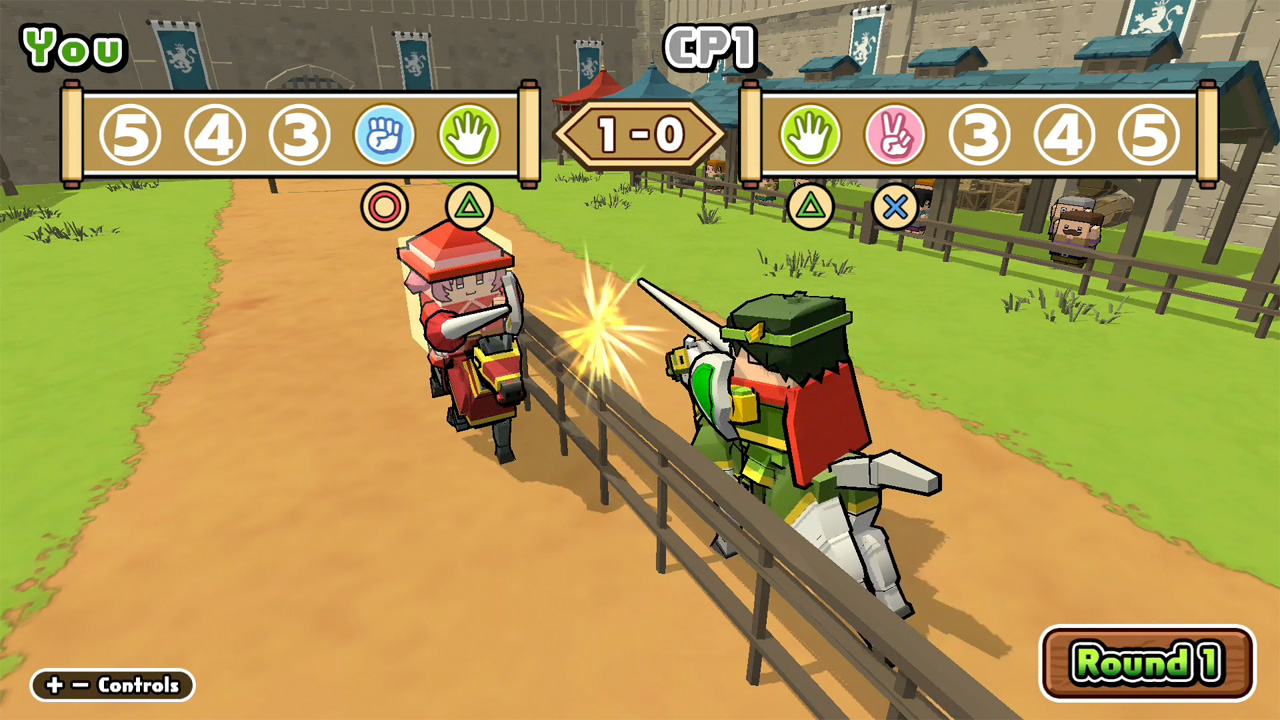Open the Controls panel via the Controls label
Image resolution: width=1280 pixels, height=720 pixels.
112,686
